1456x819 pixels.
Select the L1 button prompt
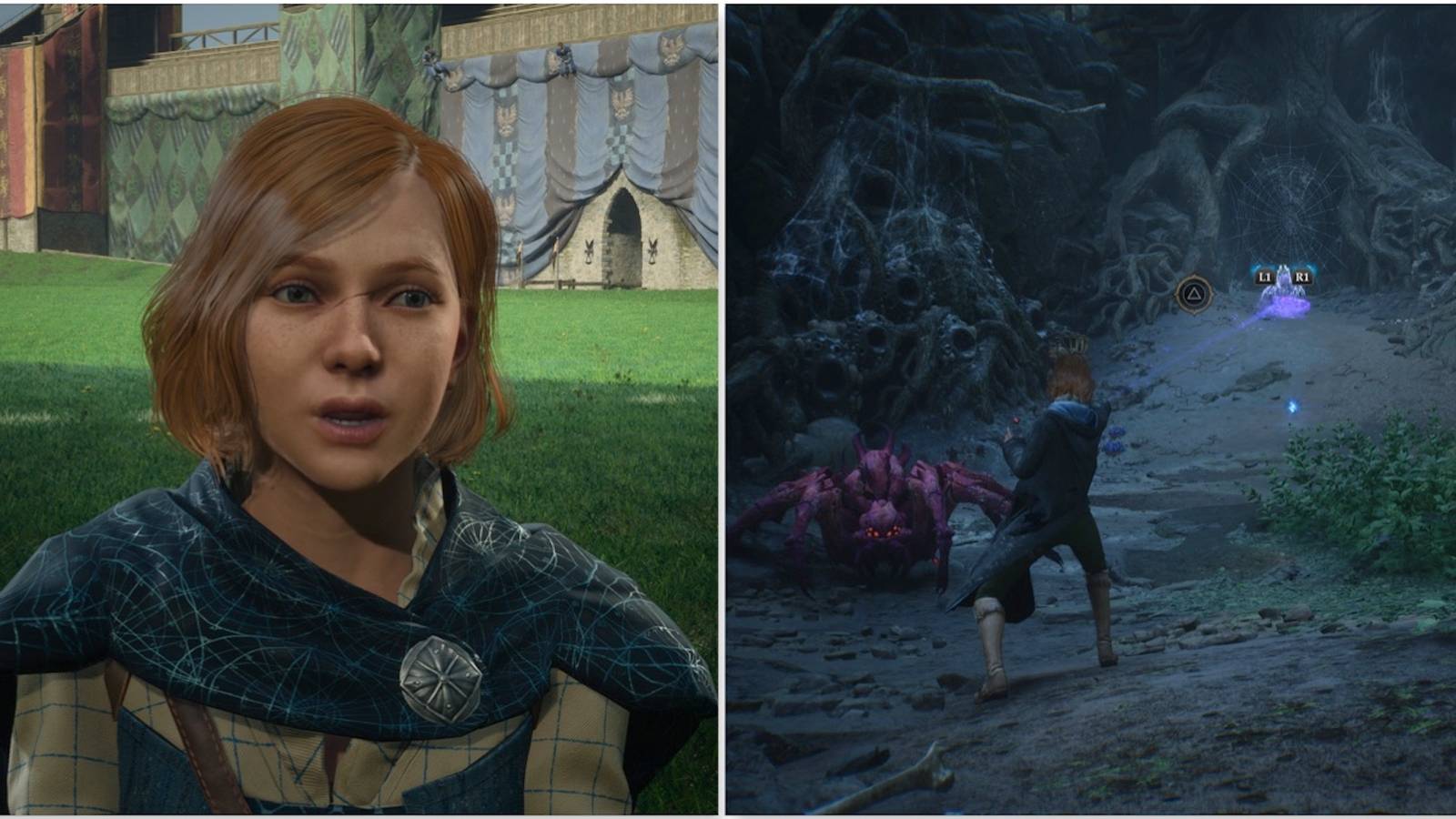coord(1265,276)
